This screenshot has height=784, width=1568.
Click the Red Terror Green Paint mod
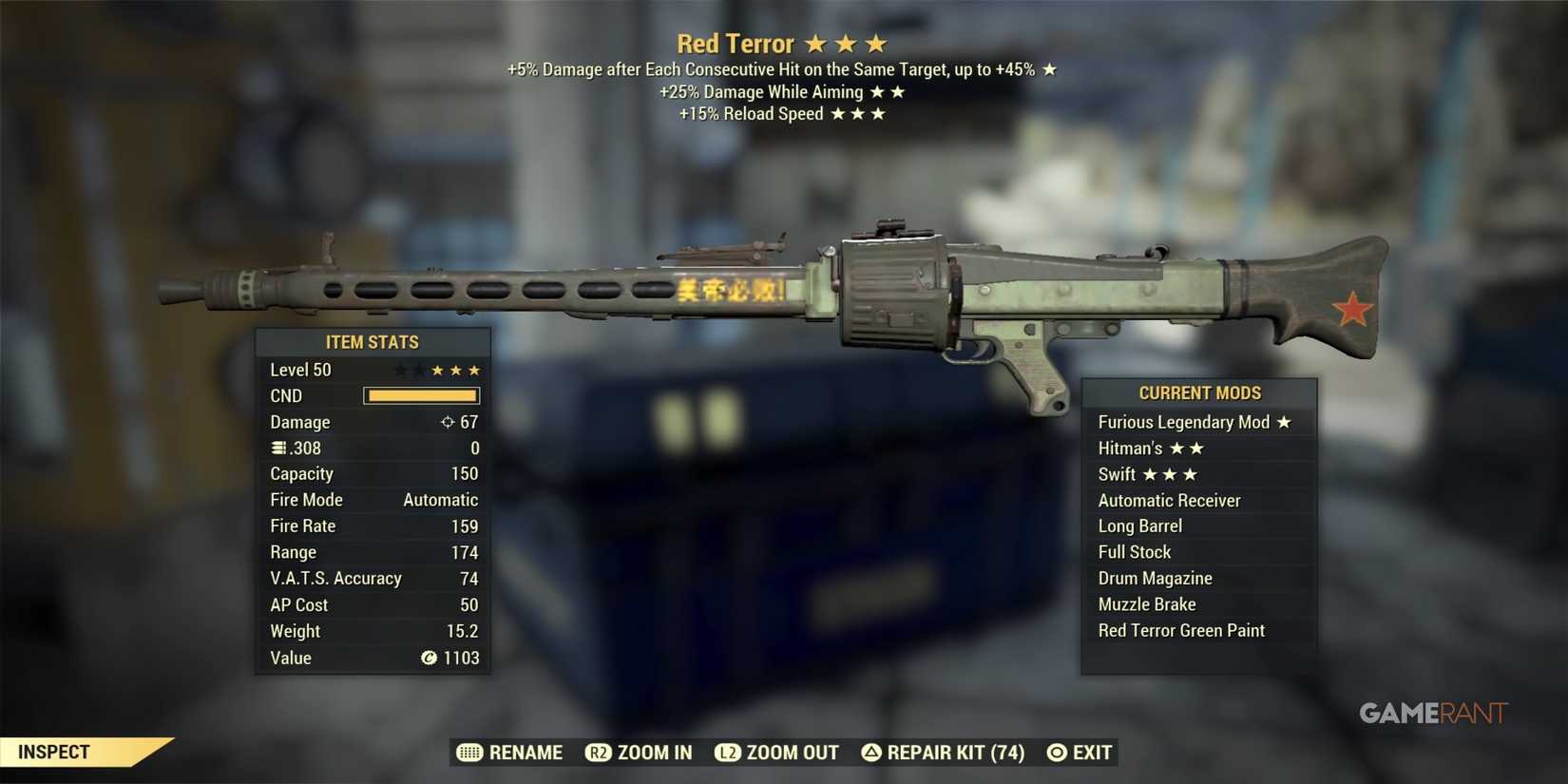click(1180, 630)
